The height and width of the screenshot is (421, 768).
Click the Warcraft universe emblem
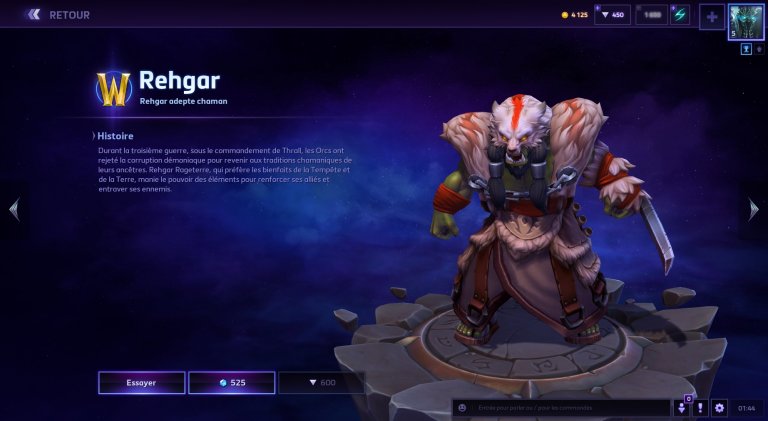[x=113, y=89]
